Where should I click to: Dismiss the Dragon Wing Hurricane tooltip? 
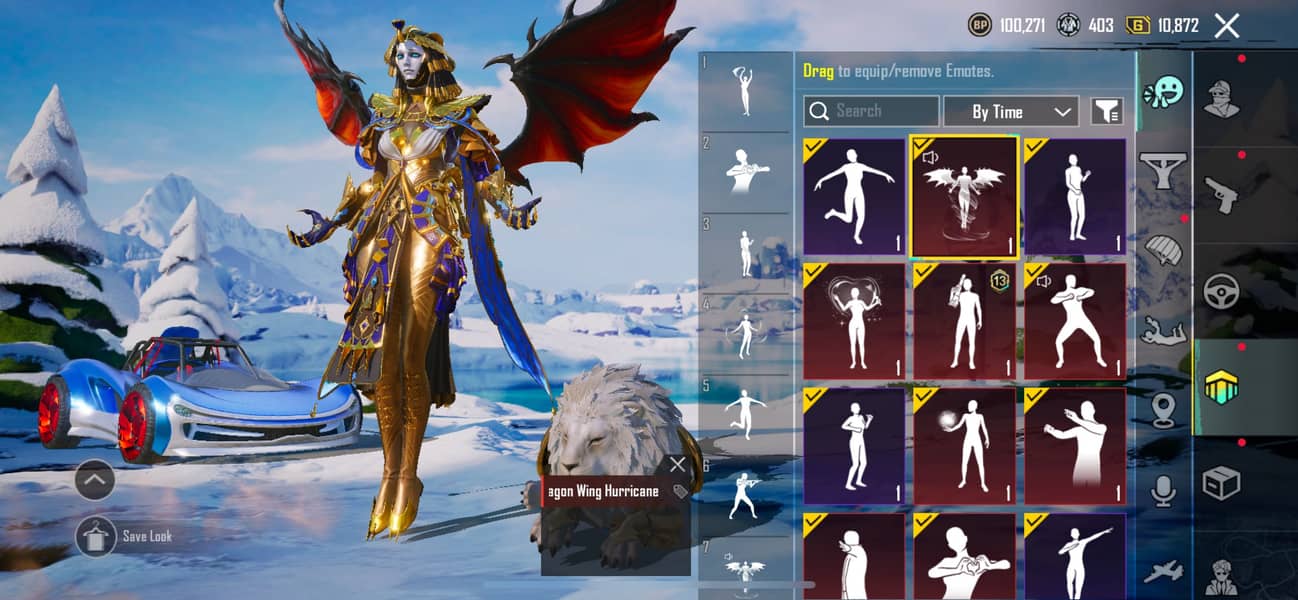pyautogui.click(x=677, y=465)
